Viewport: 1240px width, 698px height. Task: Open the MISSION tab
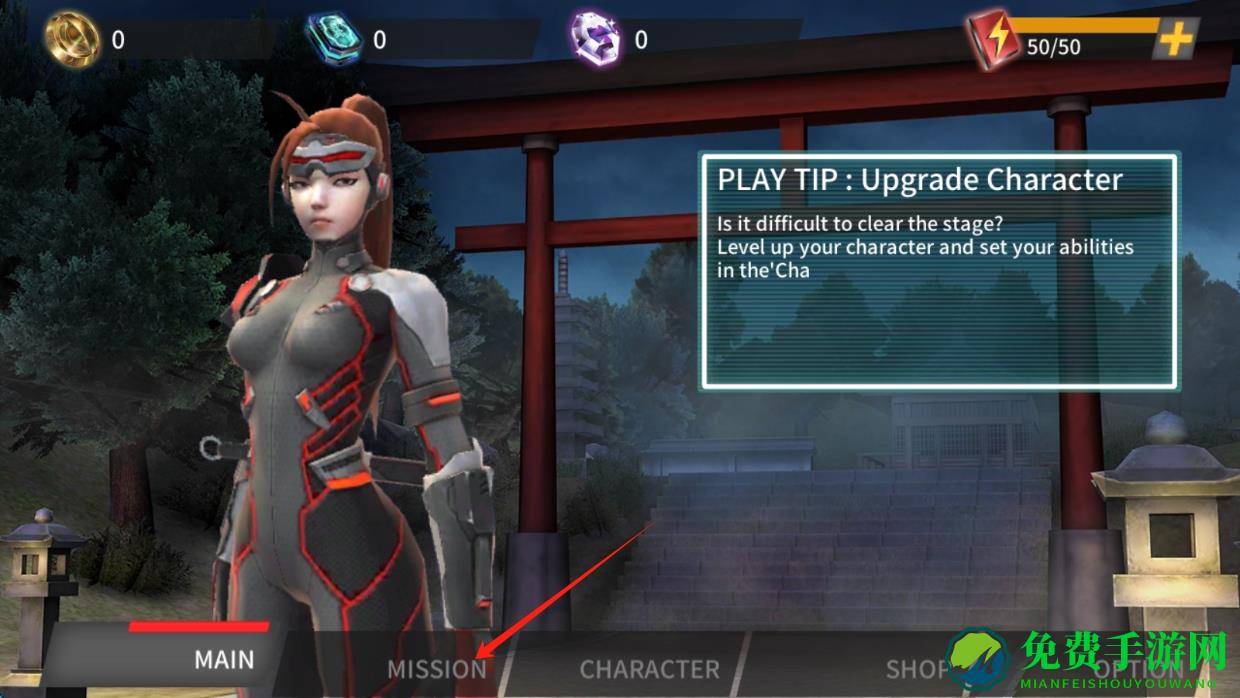(x=436, y=669)
